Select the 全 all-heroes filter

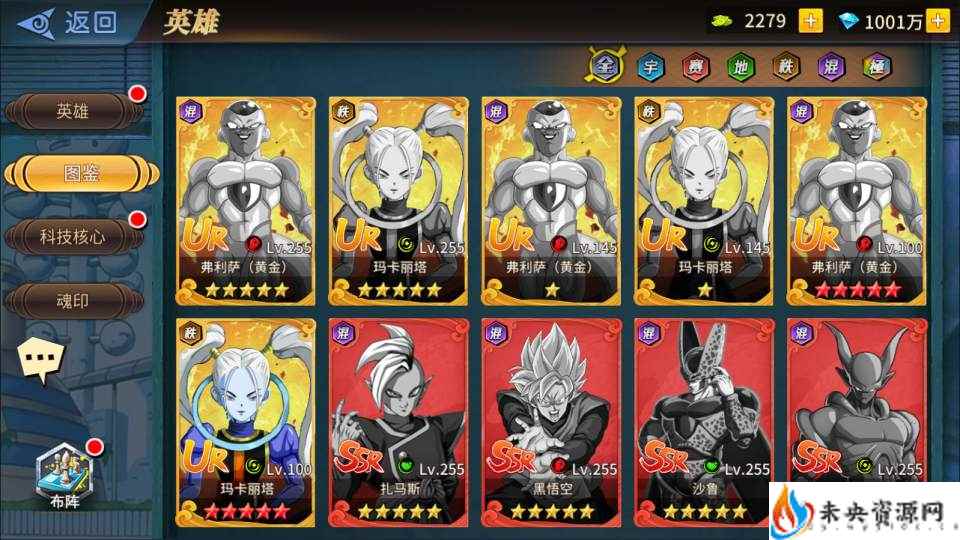[x=603, y=66]
